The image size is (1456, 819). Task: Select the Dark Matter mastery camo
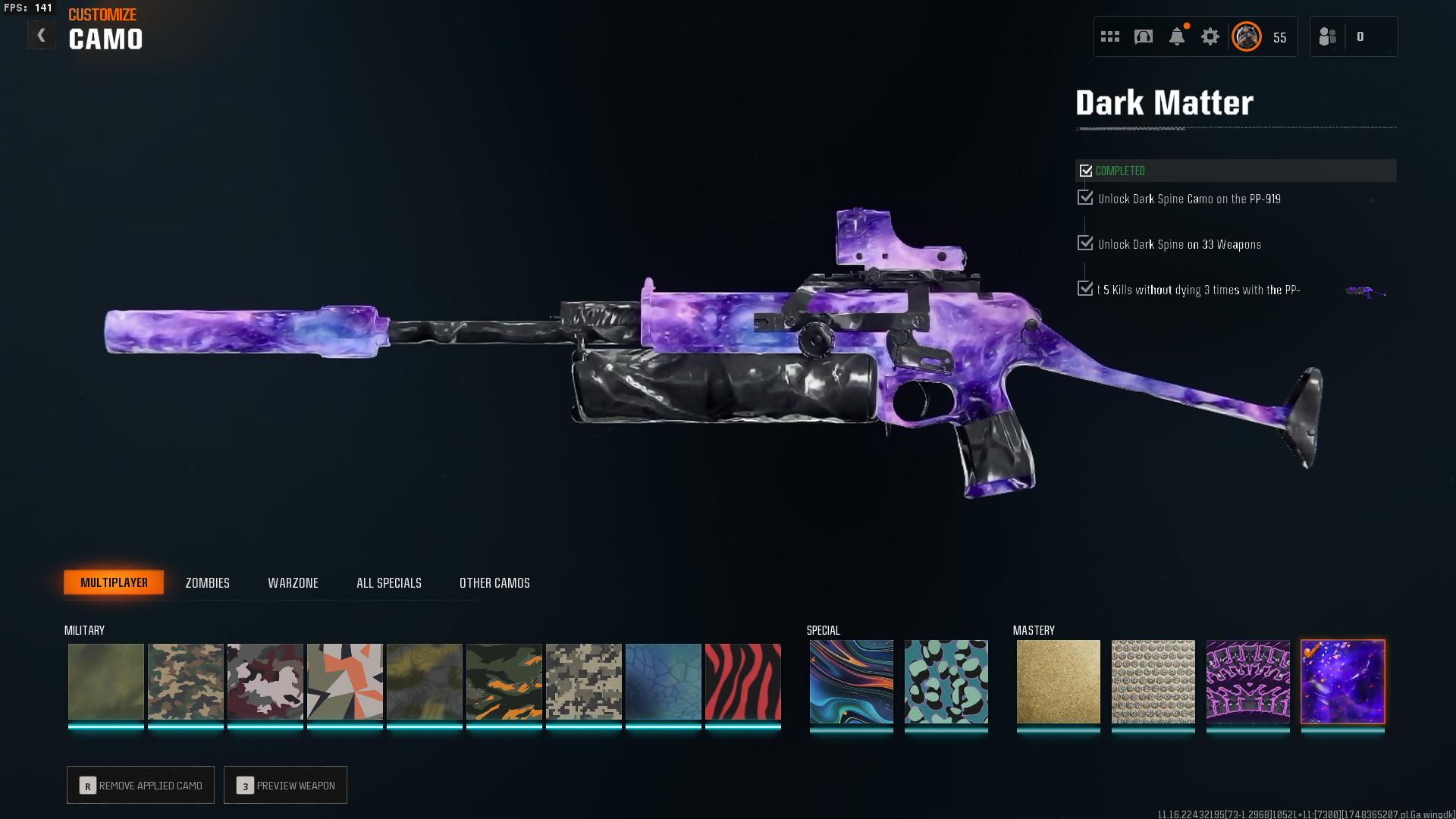click(1342, 681)
